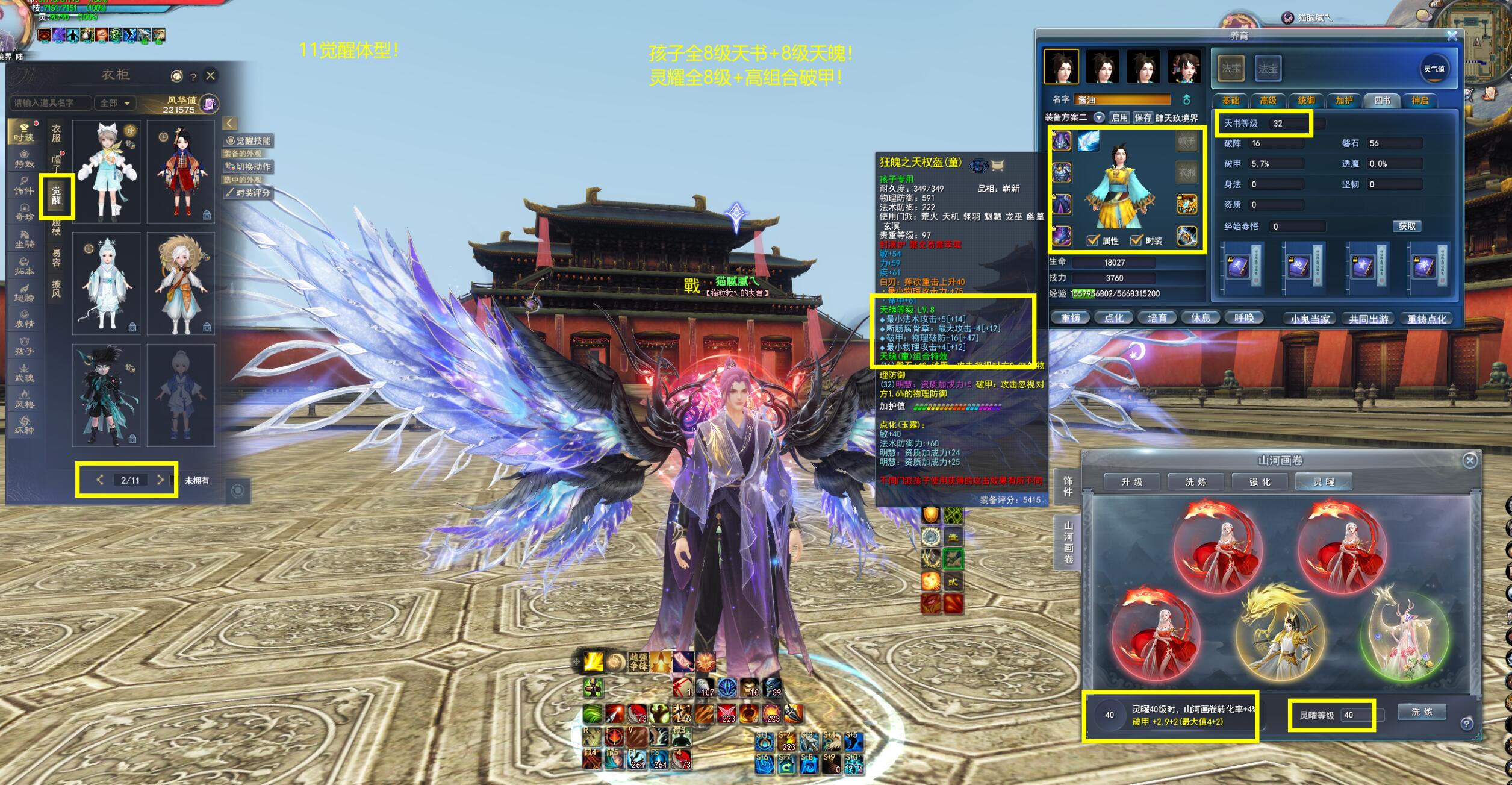Close the 山河画卷 window
This screenshot has width=1512, height=785.
coord(1470,460)
